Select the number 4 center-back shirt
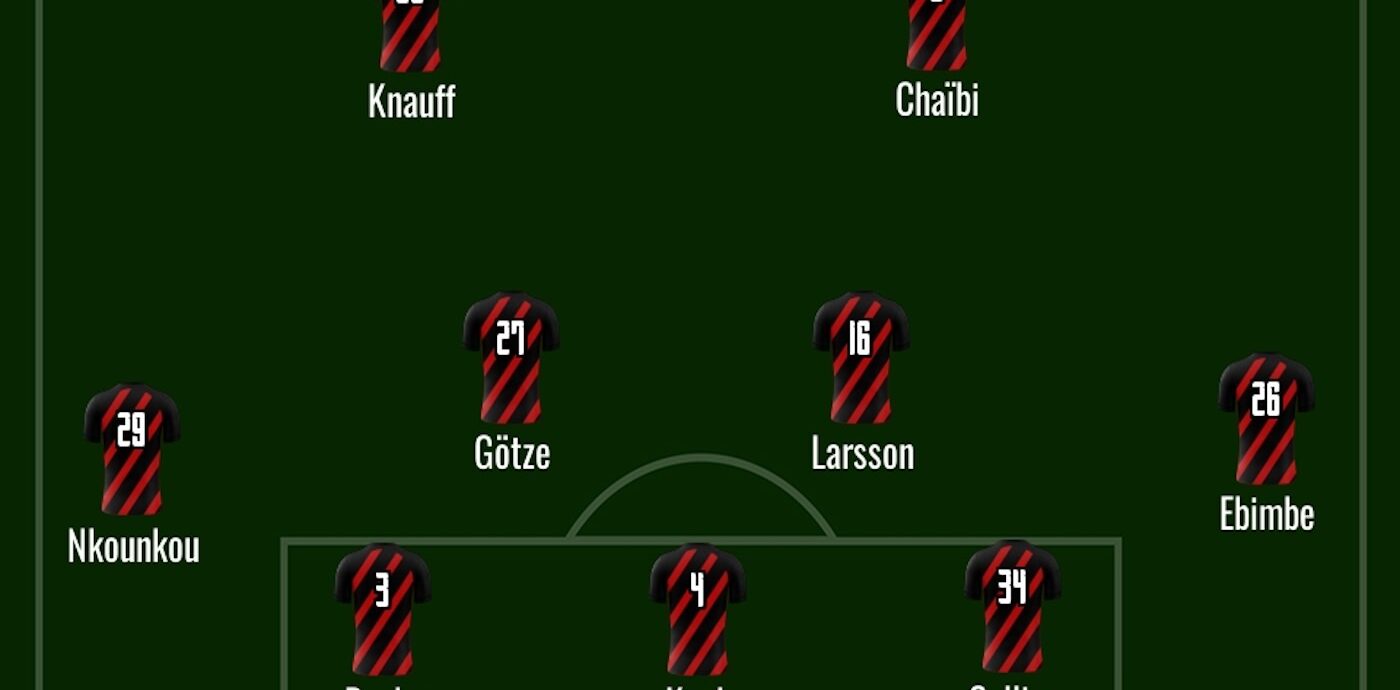This screenshot has height=690, width=1400. pos(698,607)
